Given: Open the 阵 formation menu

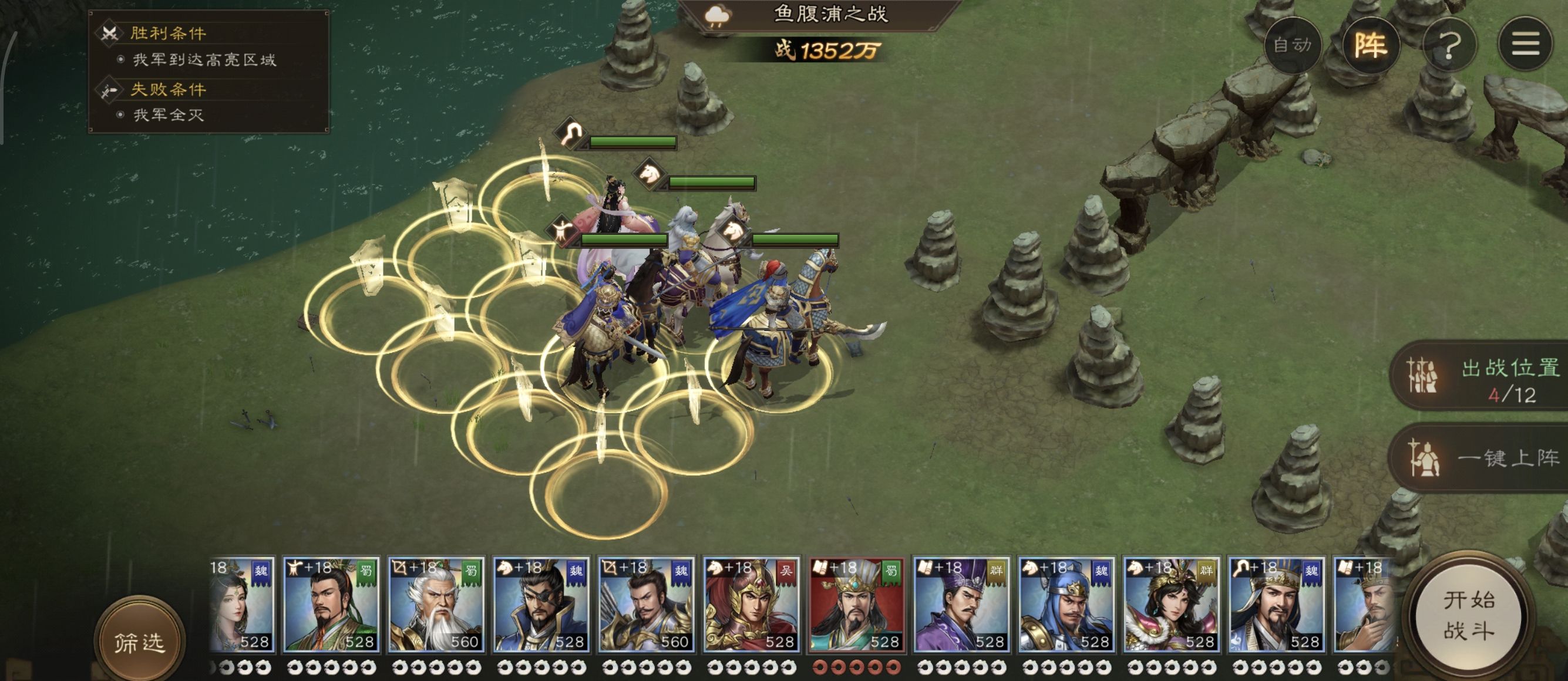Looking at the screenshot, I should (1370, 45).
